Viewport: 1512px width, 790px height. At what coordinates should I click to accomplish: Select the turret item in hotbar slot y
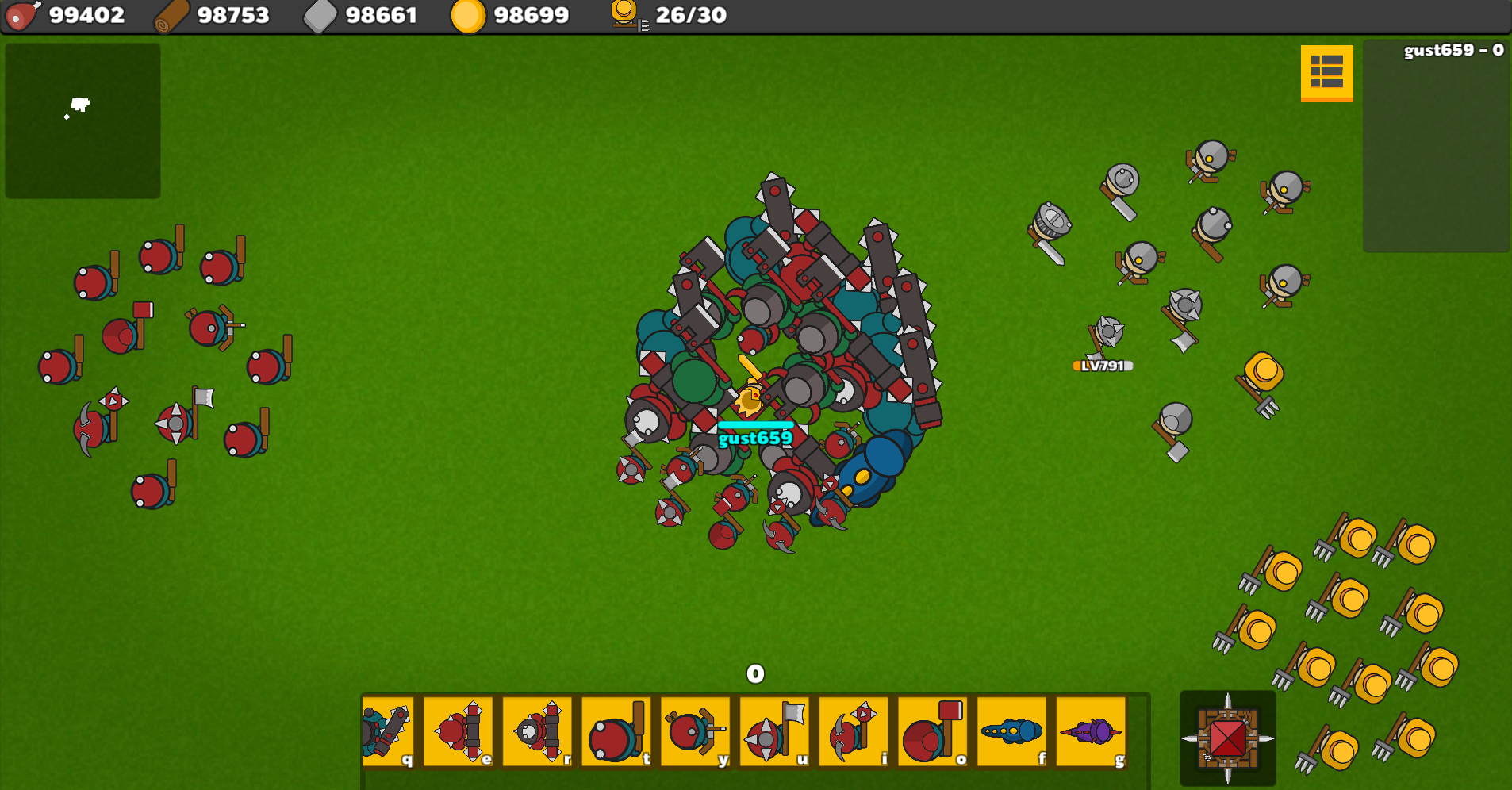click(x=696, y=730)
